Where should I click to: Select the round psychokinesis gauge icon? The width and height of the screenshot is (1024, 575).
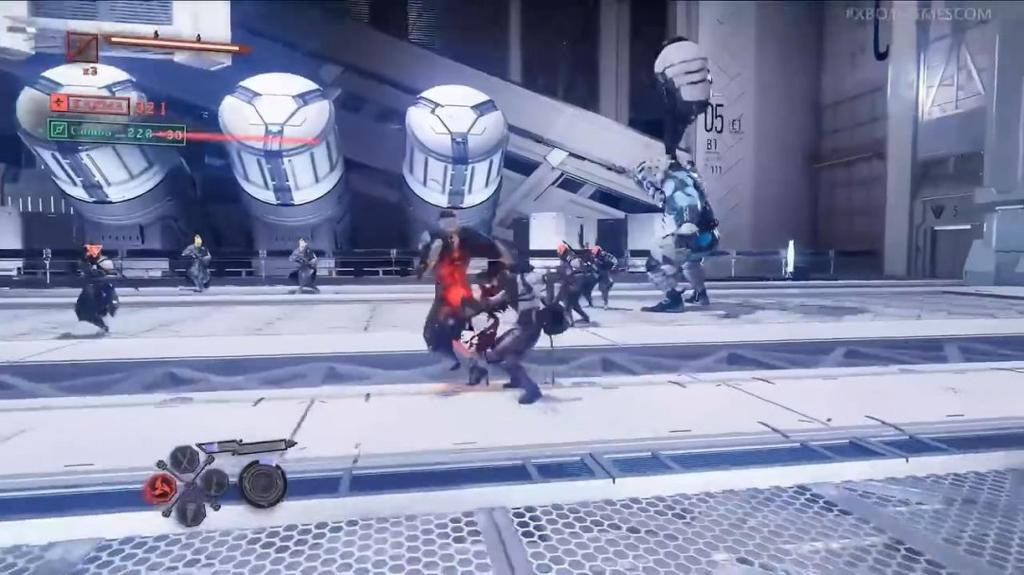(x=263, y=484)
